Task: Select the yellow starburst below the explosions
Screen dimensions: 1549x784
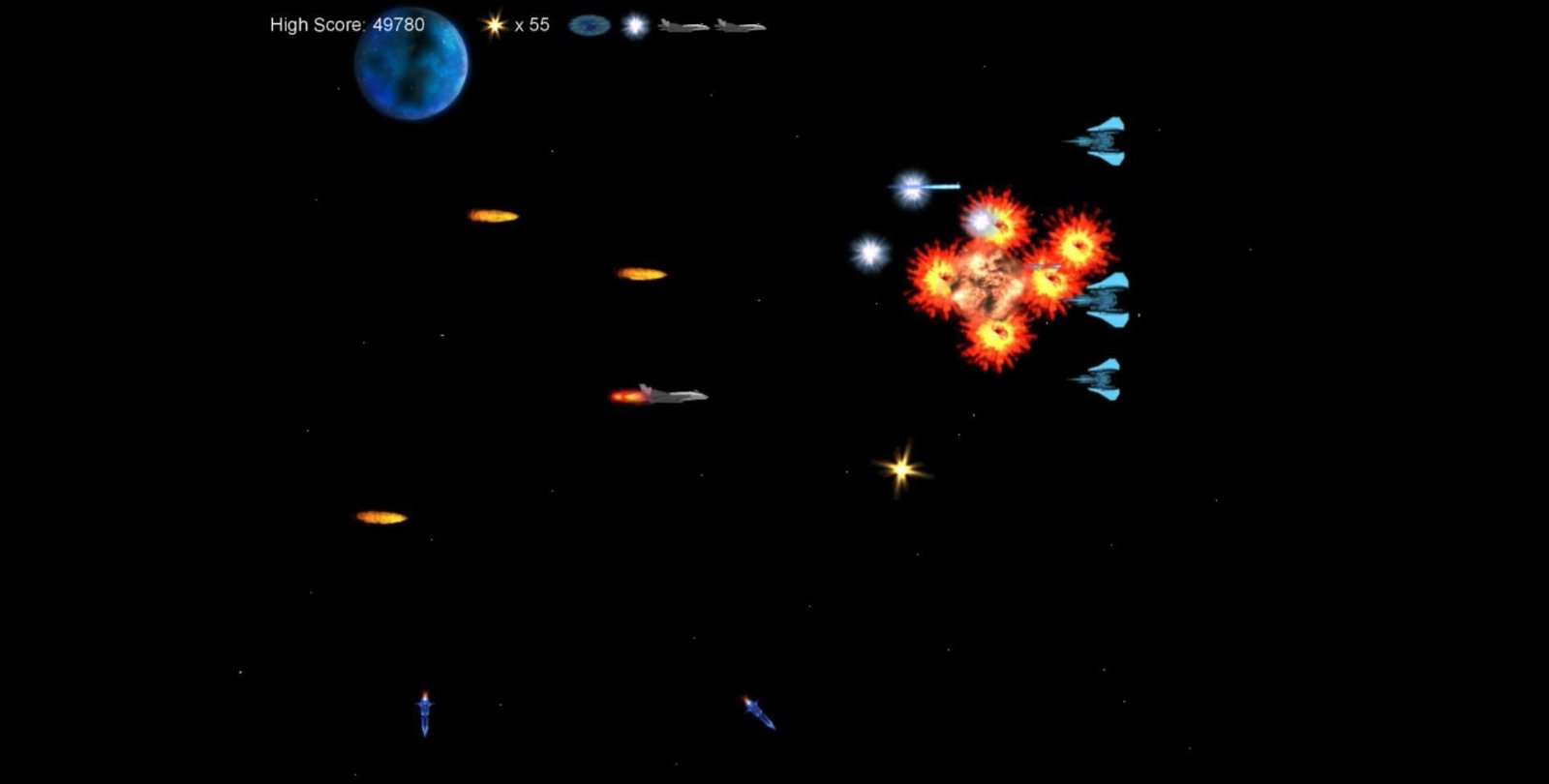Action: 900,468
